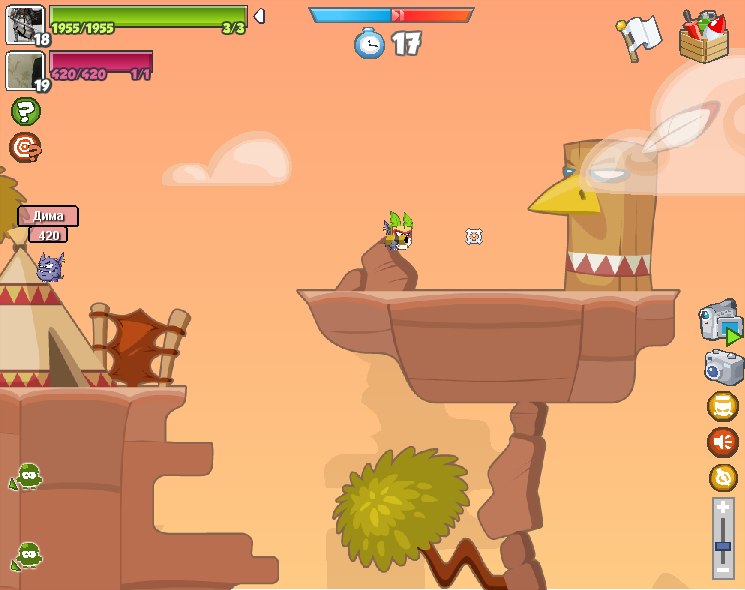Open the green question mark help
This screenshot has height=590, width=745.
click(x=25, y=111)
